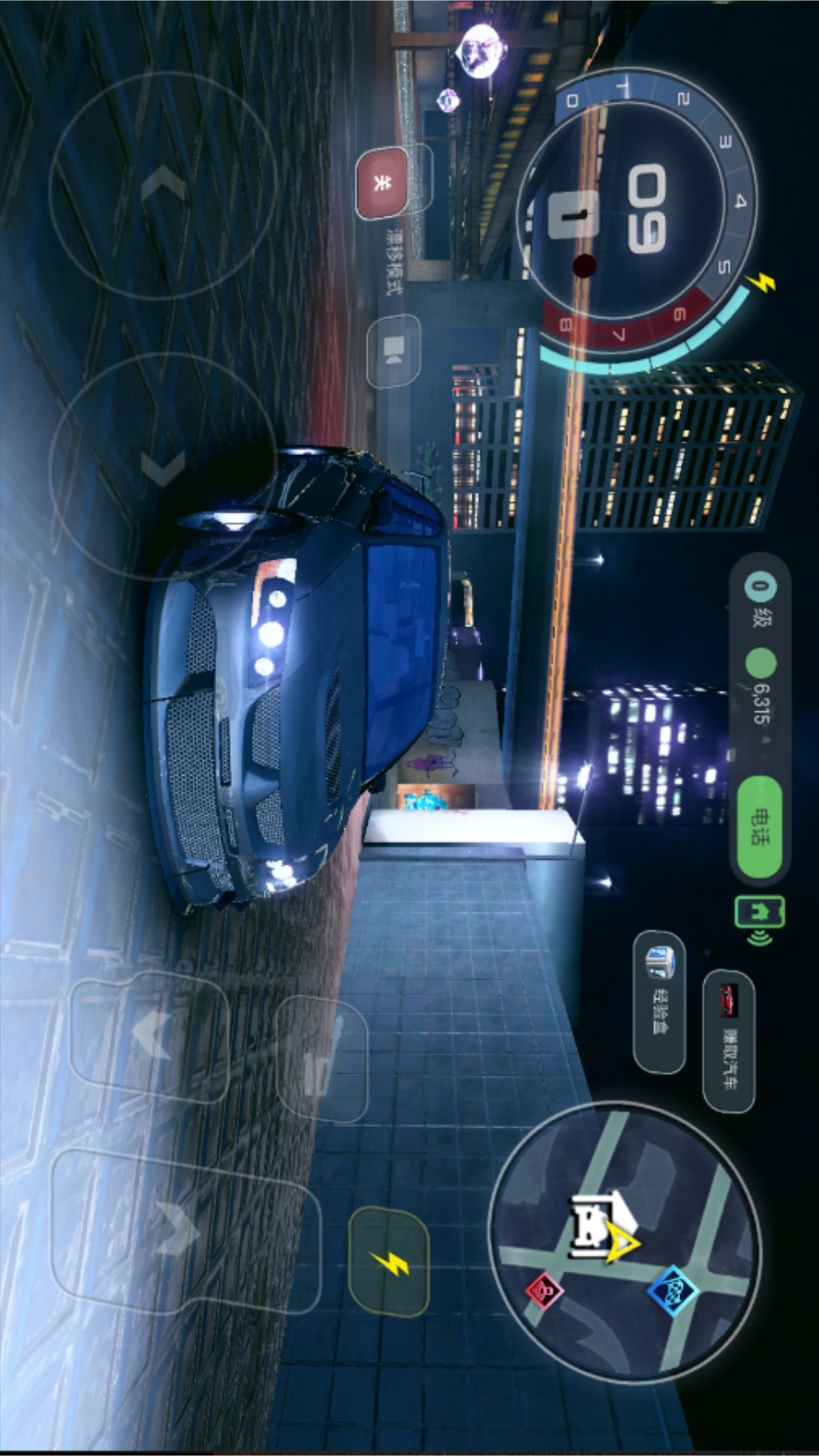This screenshot has width=819, height=1456.
Task: Open the 经验盒 experience box
Action: (659, 1001)
